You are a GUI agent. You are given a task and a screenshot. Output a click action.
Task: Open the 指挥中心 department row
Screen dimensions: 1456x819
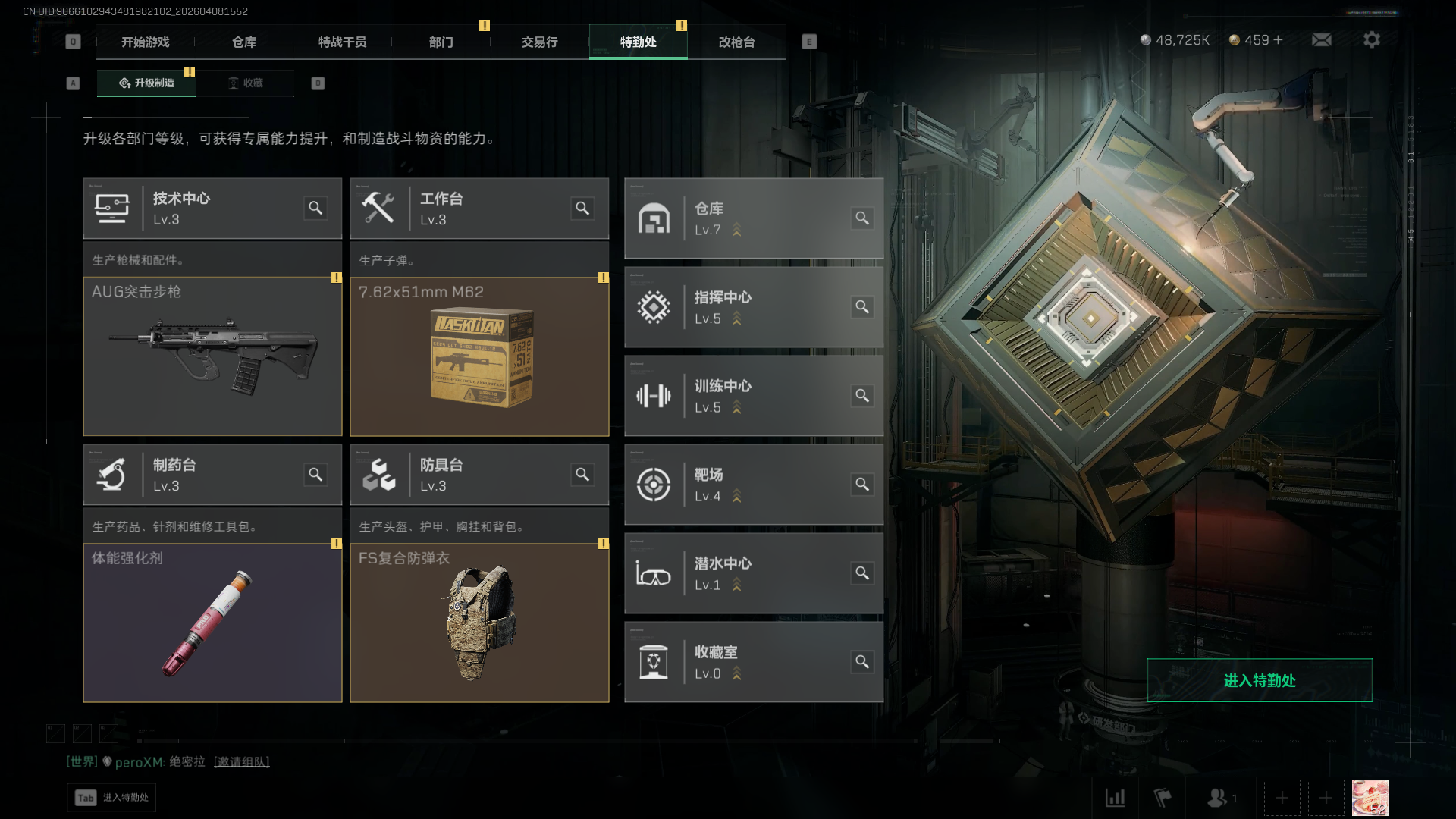(x=753, y=307)
